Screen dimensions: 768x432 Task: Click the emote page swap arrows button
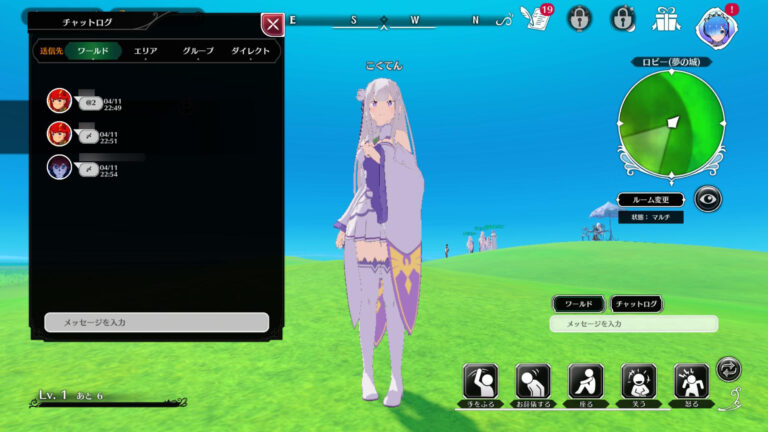pos(730,369)
